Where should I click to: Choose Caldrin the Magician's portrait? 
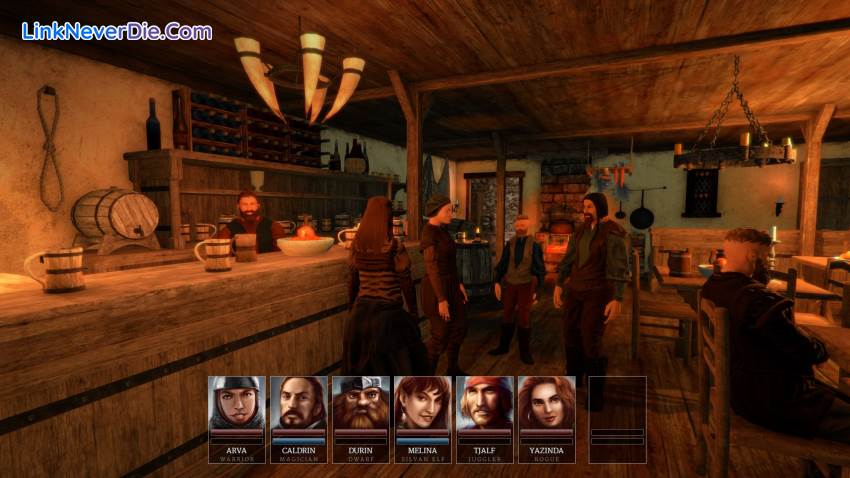[299, 403]
